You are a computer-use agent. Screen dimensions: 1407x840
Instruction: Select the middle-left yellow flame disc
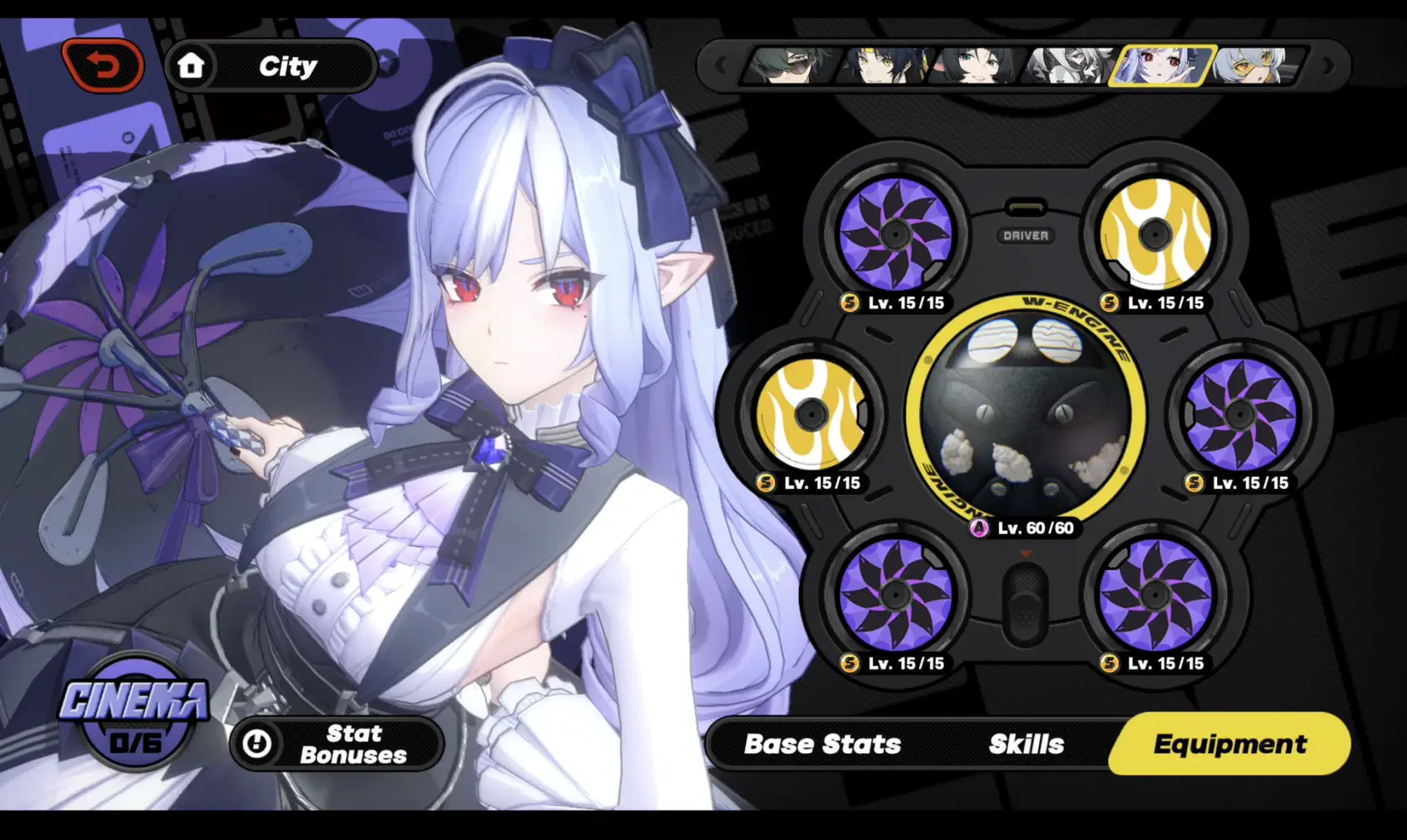[x=811, y=413]
